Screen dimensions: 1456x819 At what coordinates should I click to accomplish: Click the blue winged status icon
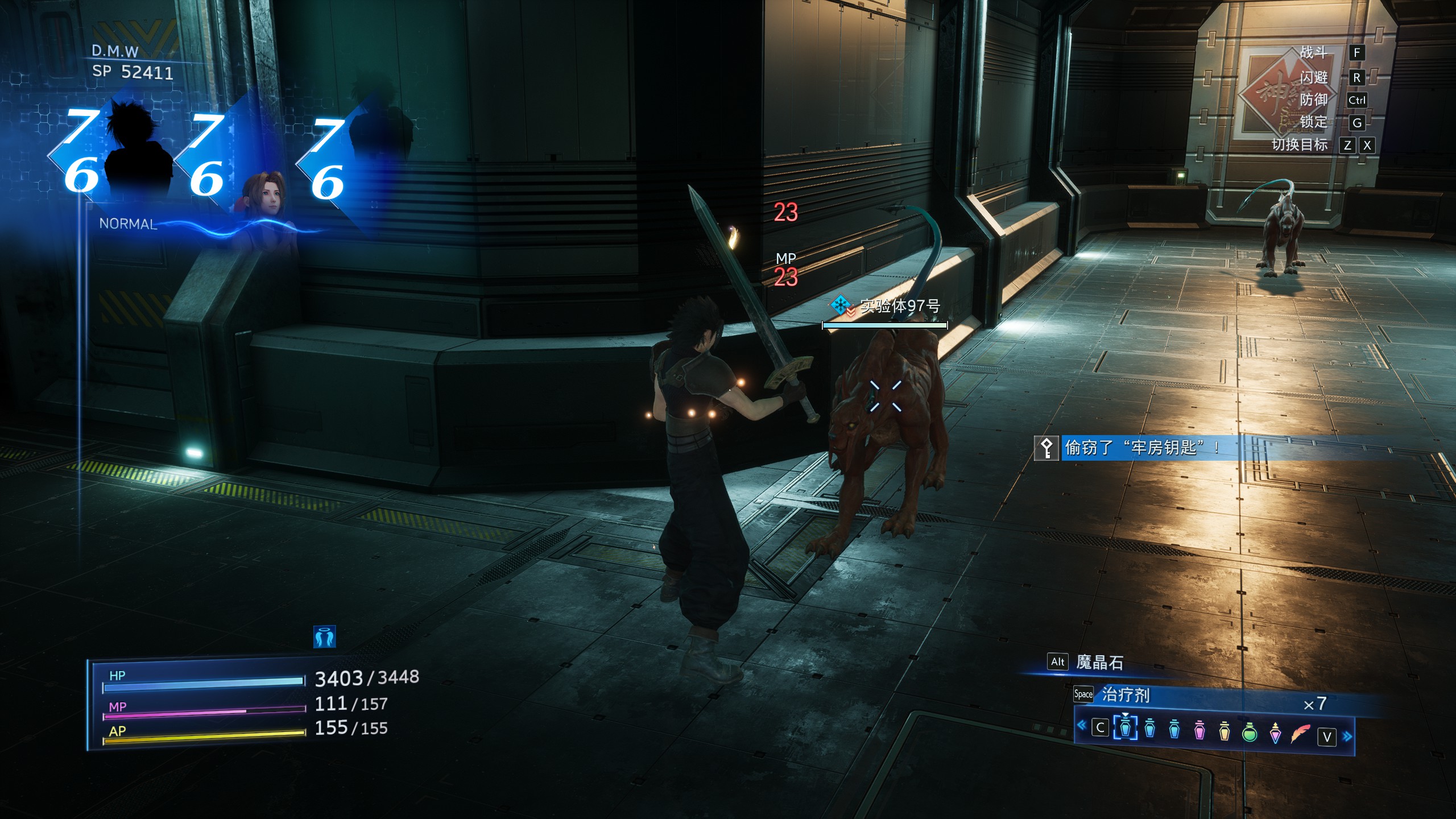(x=325, y=637)
